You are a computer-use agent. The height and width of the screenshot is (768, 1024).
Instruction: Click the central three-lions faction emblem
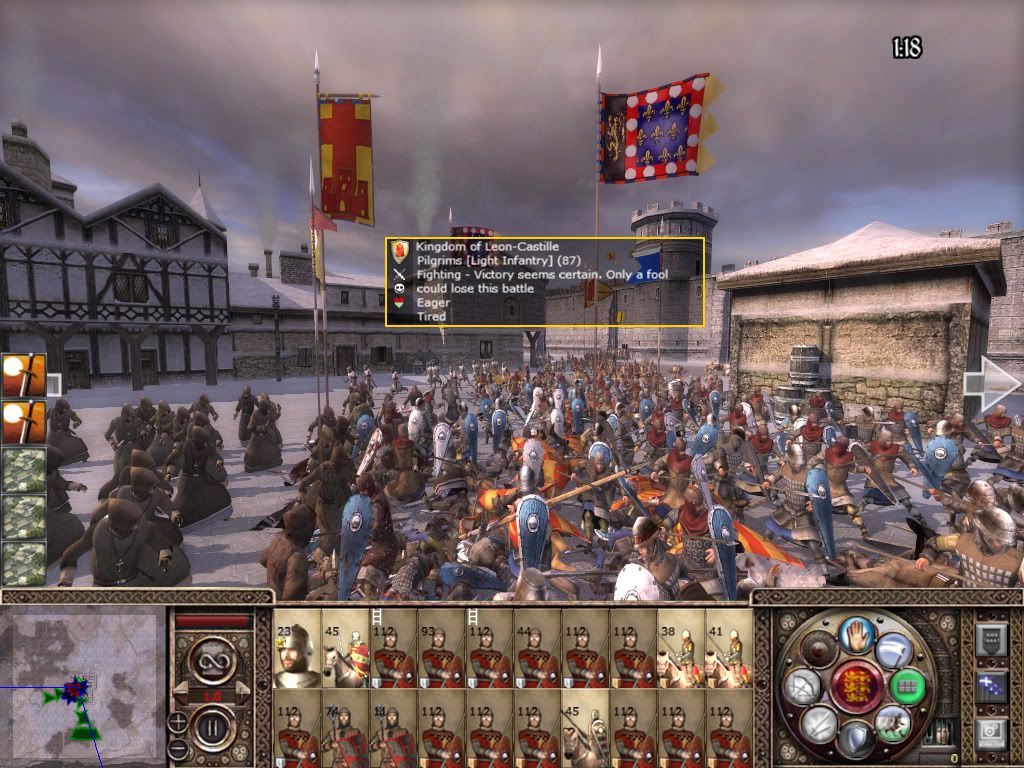tap(856, 686)
